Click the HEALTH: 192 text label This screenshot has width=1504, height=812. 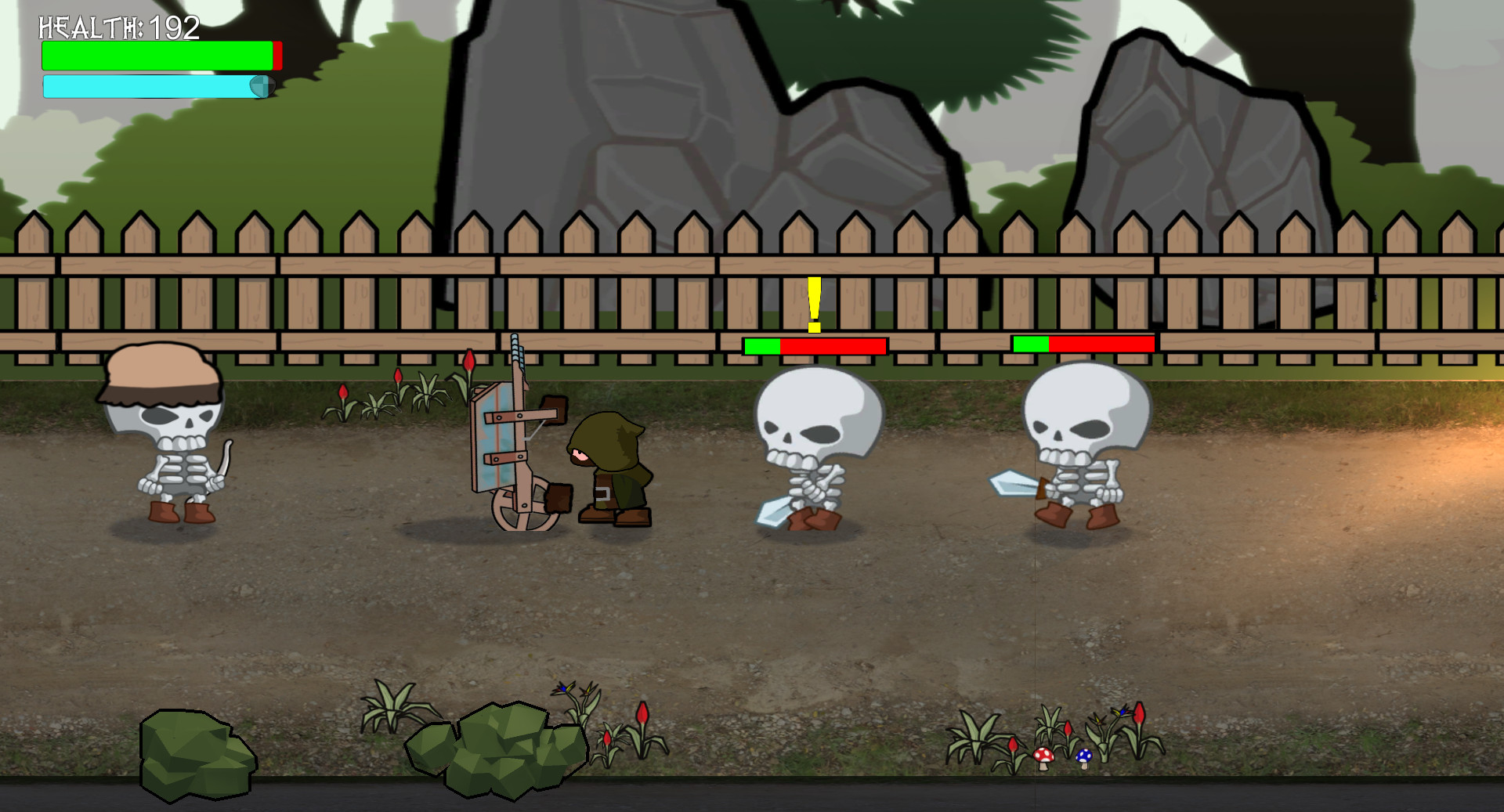tap(117, 29)
